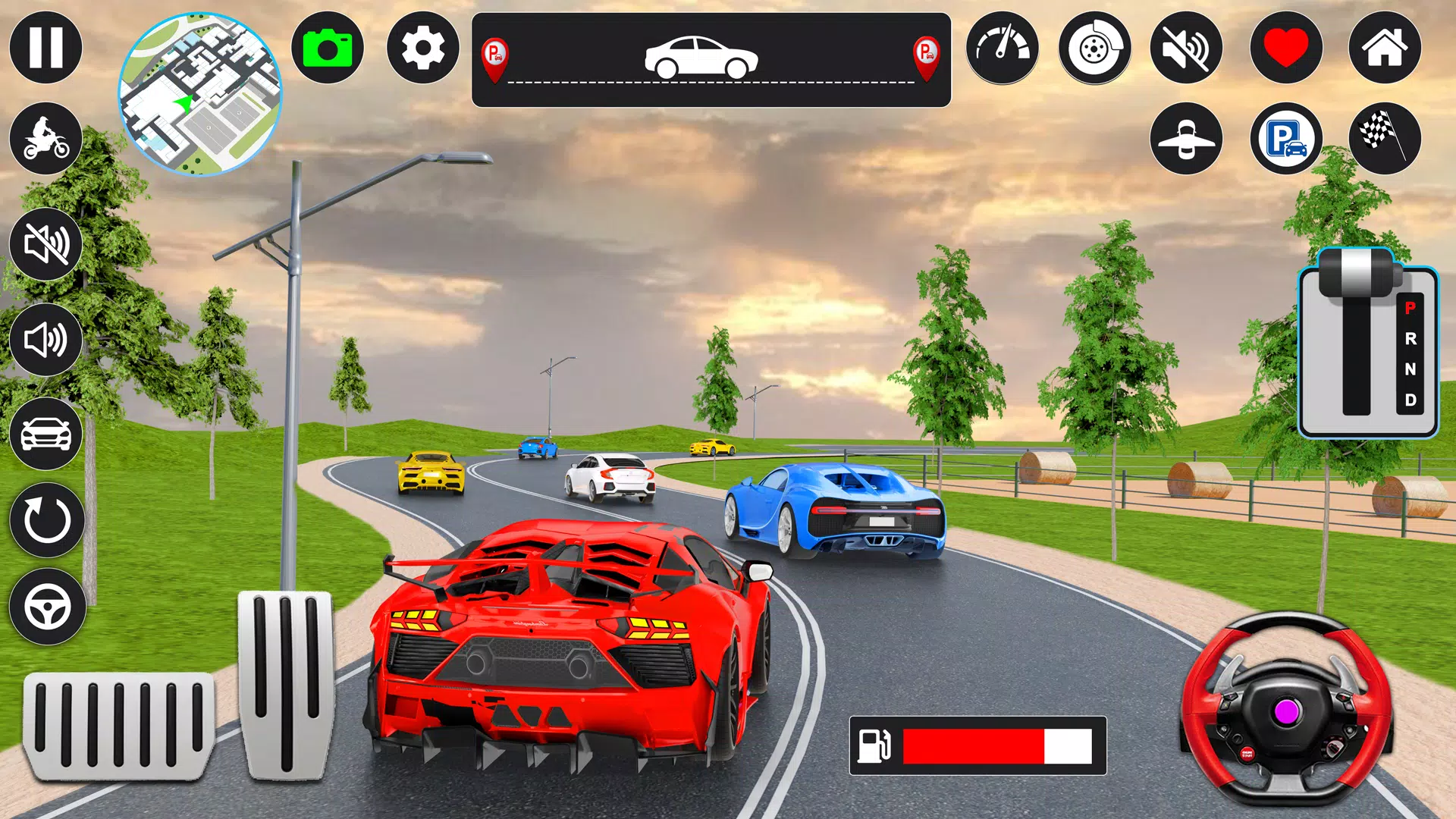Hit the tall accelerator pedal
Screen dimensions: 1456x819
point(286,684)
